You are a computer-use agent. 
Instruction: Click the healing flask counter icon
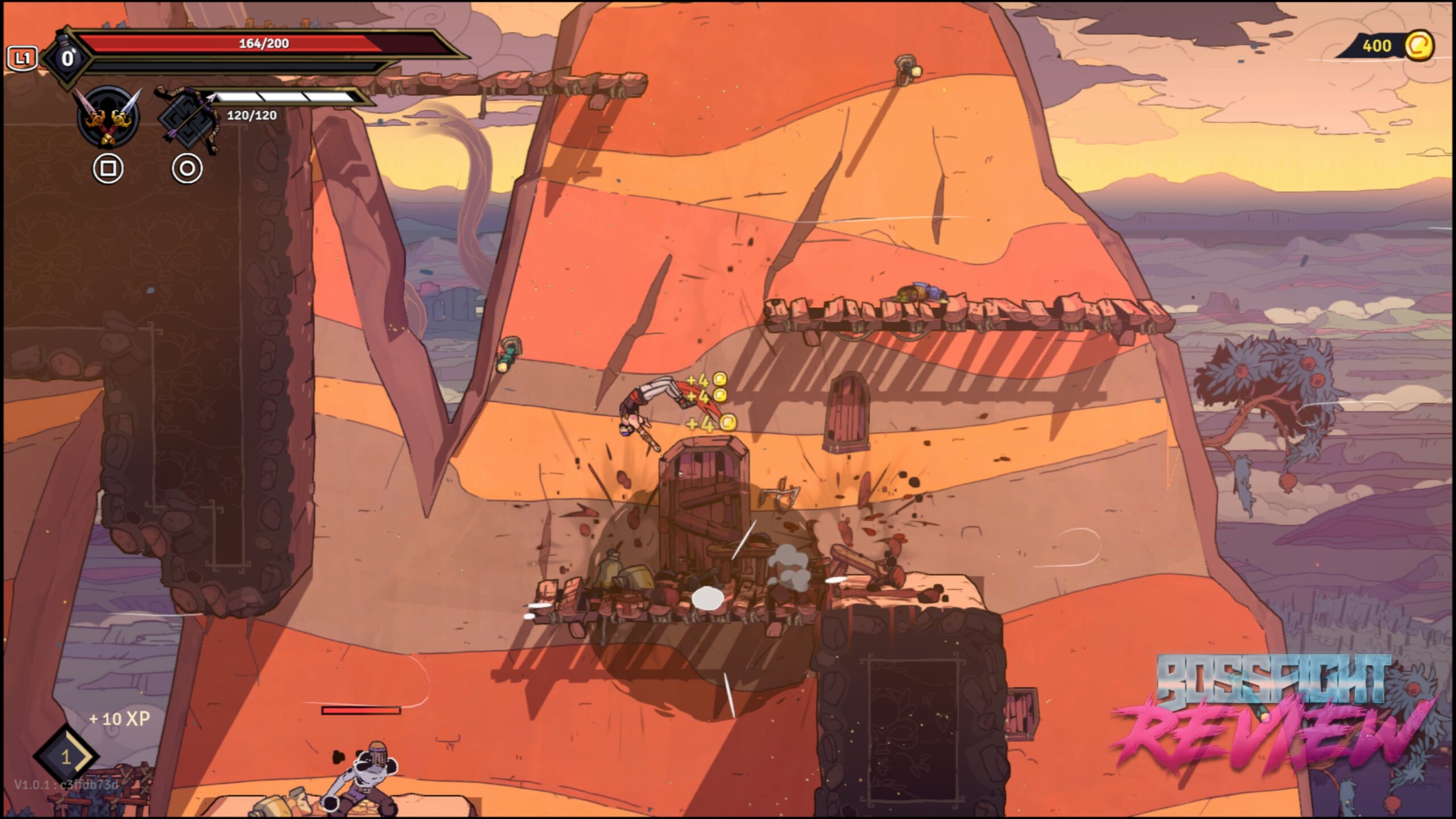[67, 58]
